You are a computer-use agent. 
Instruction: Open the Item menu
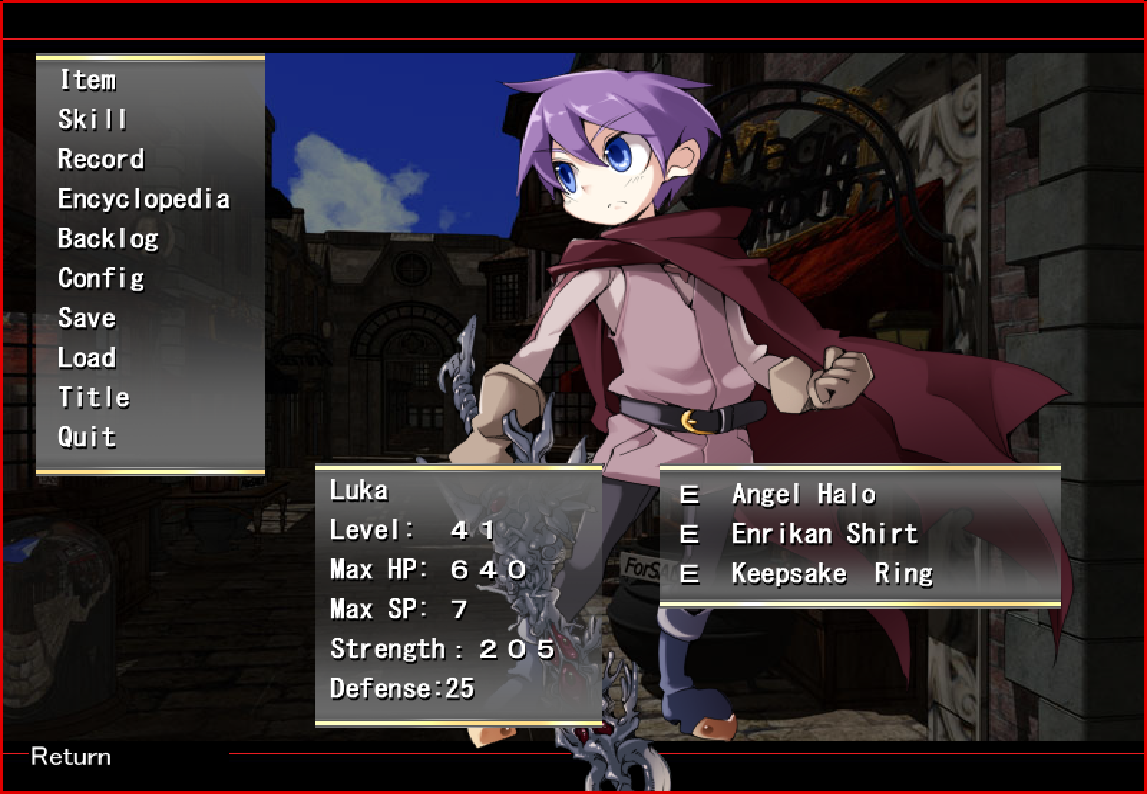pyautogui.click(x=87, y=80)
